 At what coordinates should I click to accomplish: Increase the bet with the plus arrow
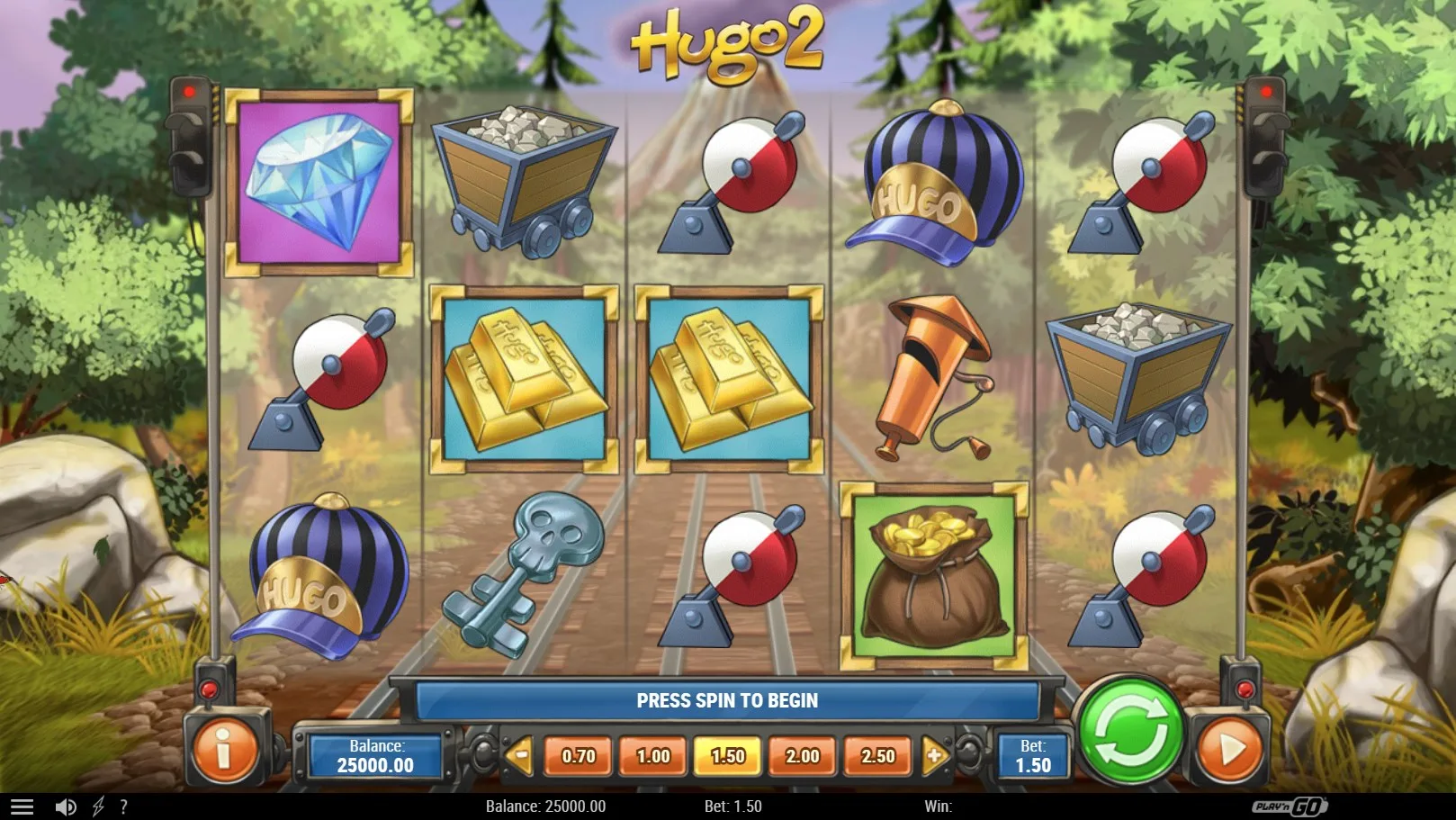(935, 755)
